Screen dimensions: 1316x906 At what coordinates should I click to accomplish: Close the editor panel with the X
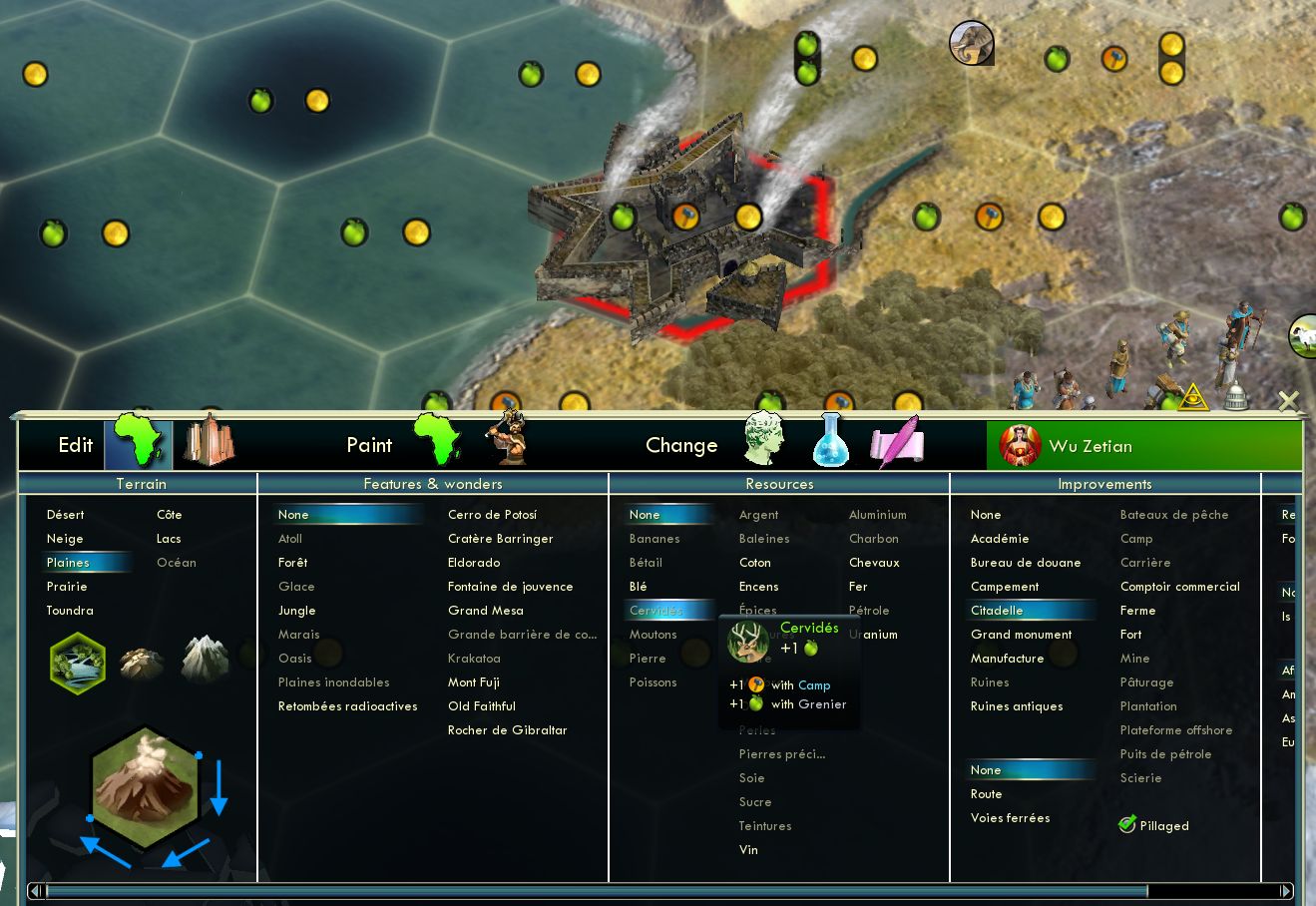(1289, 401)
